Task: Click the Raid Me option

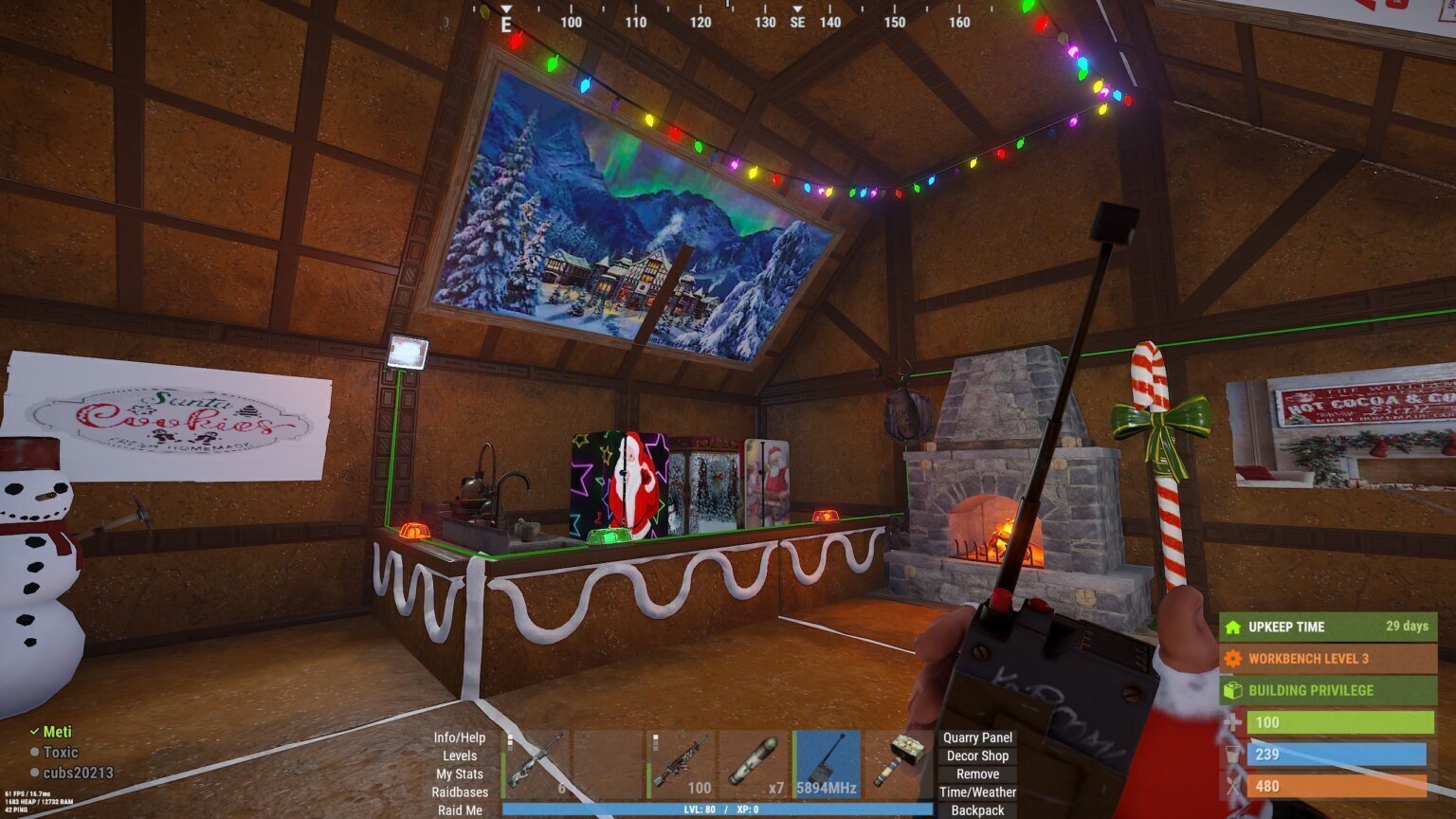Action: pyautogui.click(x=460, y=810)
